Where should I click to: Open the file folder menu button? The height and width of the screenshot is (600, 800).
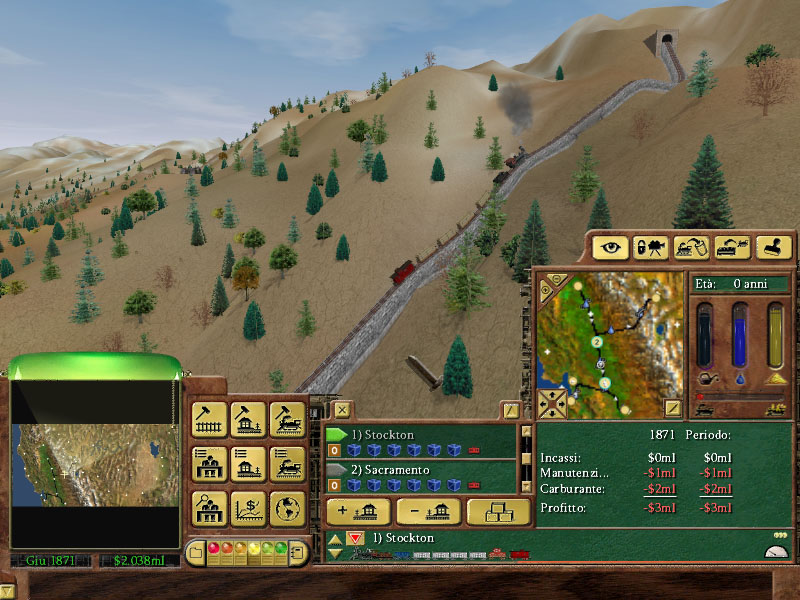point(196,552)
